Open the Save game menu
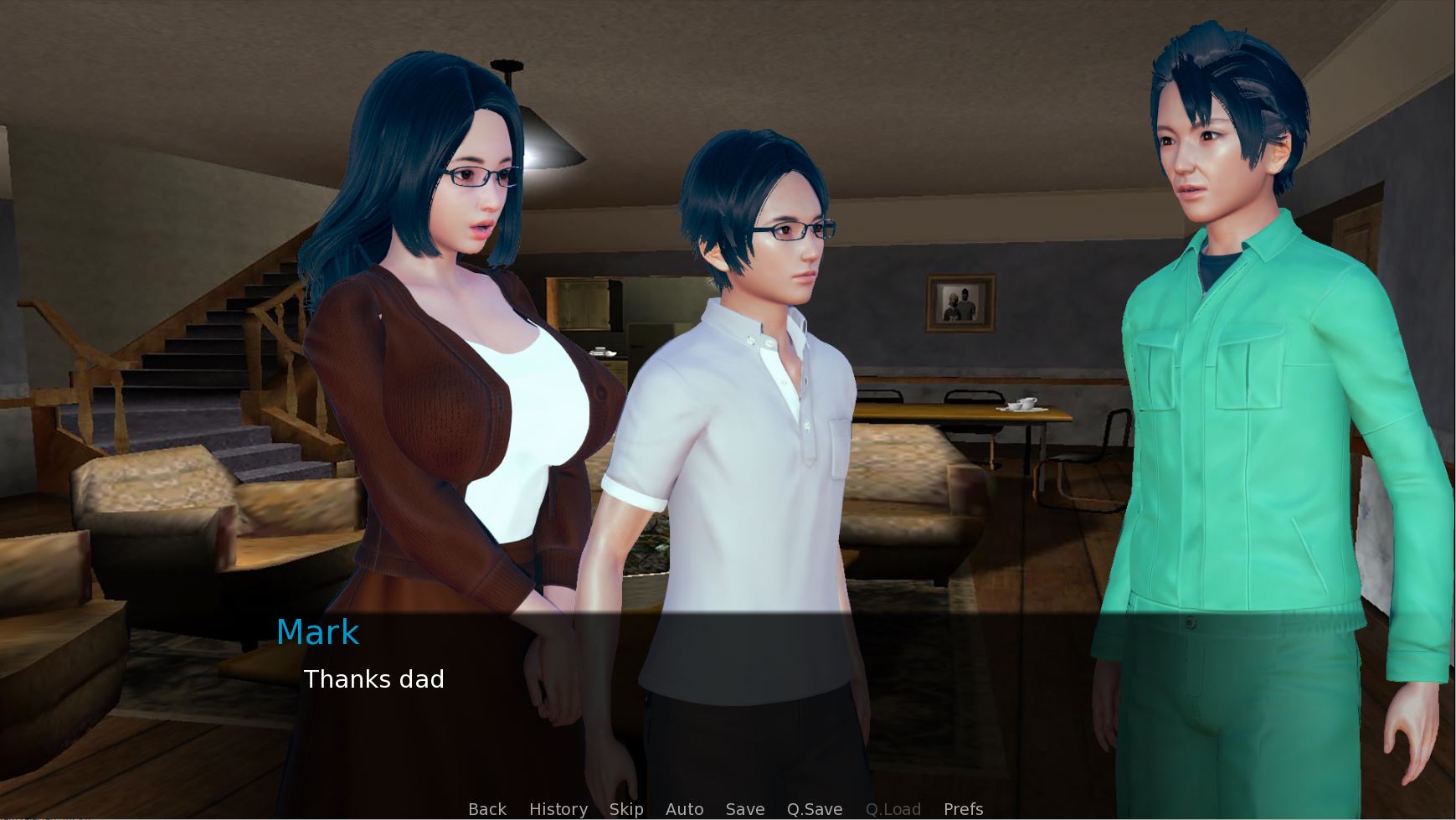This screenshot has width=1456, height=820. coord(745,809)
